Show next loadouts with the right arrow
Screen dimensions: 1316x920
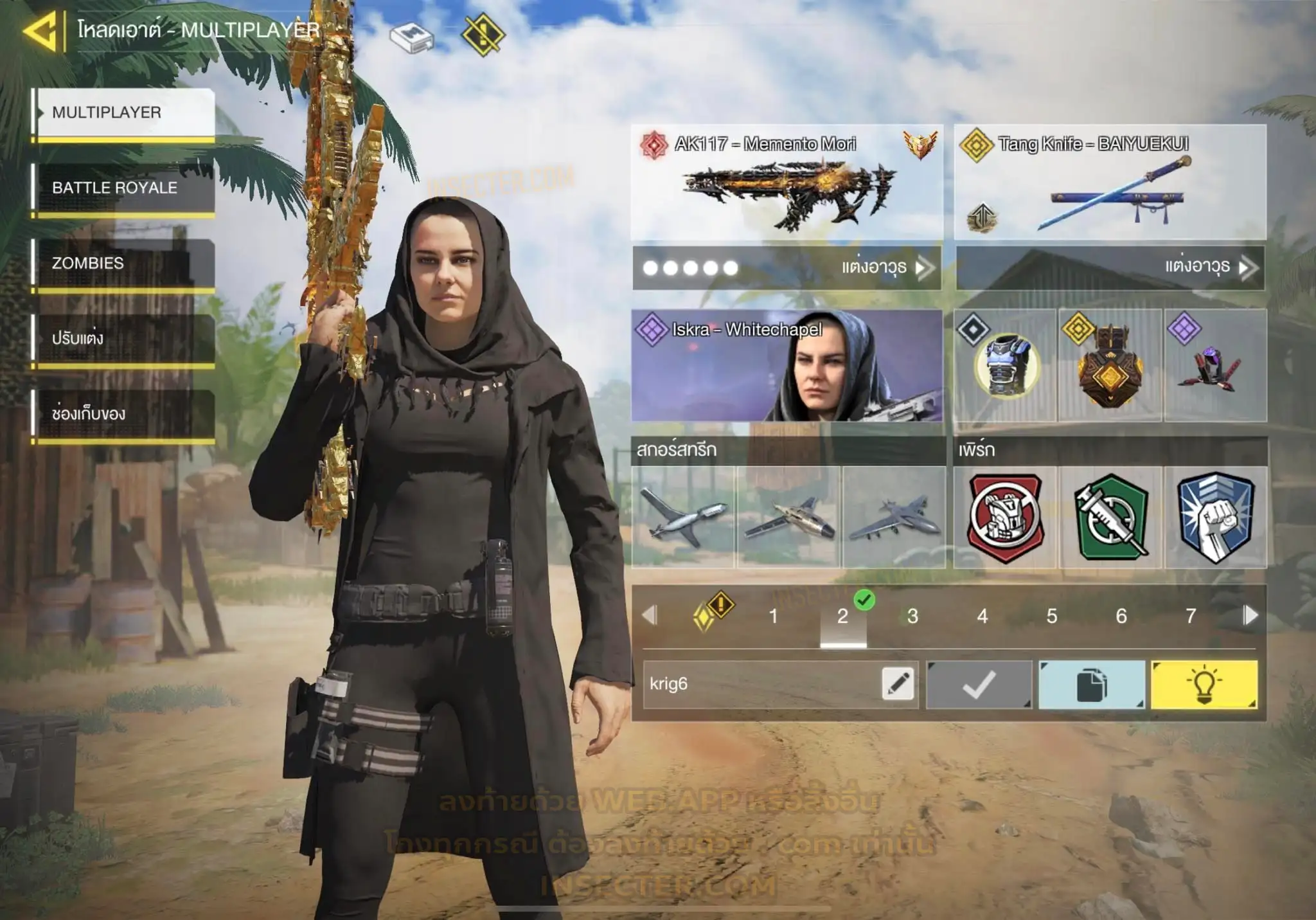point(1250,615)
